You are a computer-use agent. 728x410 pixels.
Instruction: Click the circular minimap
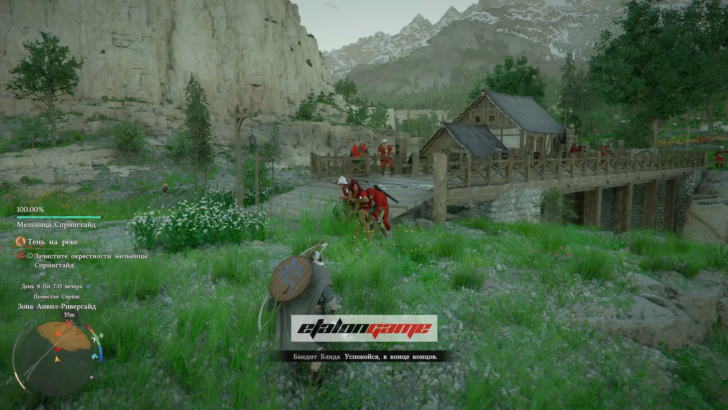pos(58,355)
